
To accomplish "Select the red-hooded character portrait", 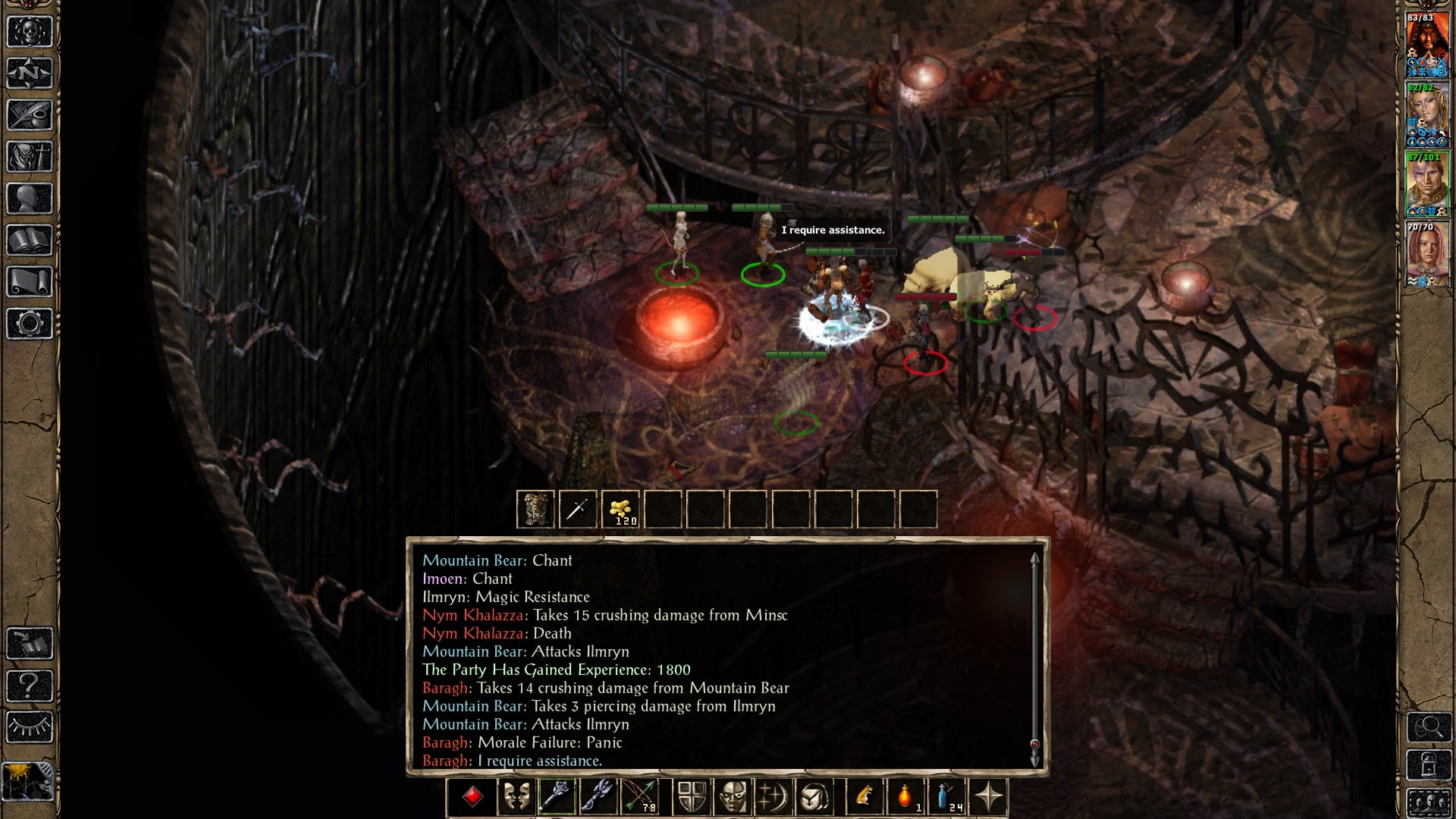I will [x=1427, y=44].
